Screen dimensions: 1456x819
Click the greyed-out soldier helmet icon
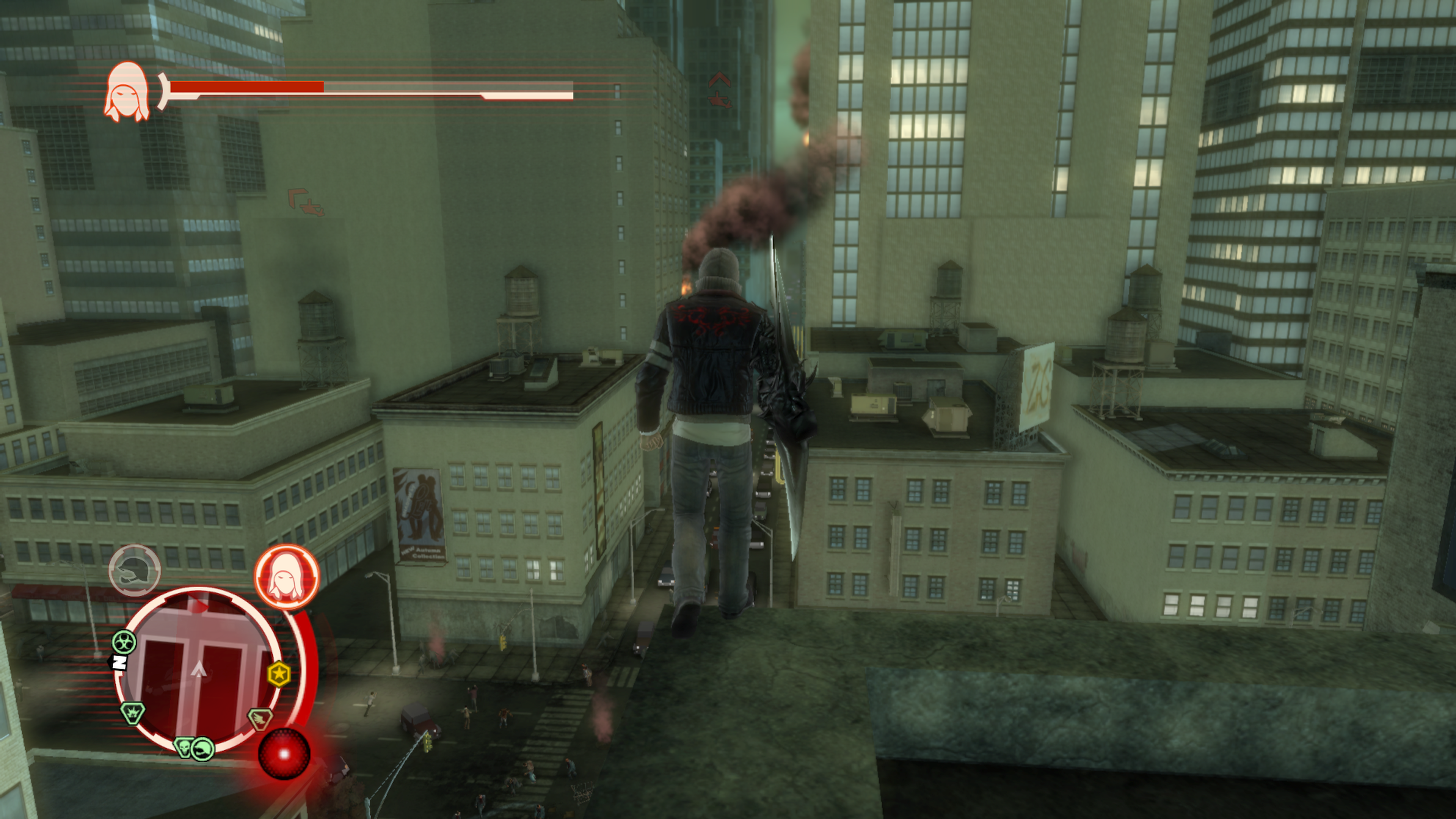[x=135, y=570]
